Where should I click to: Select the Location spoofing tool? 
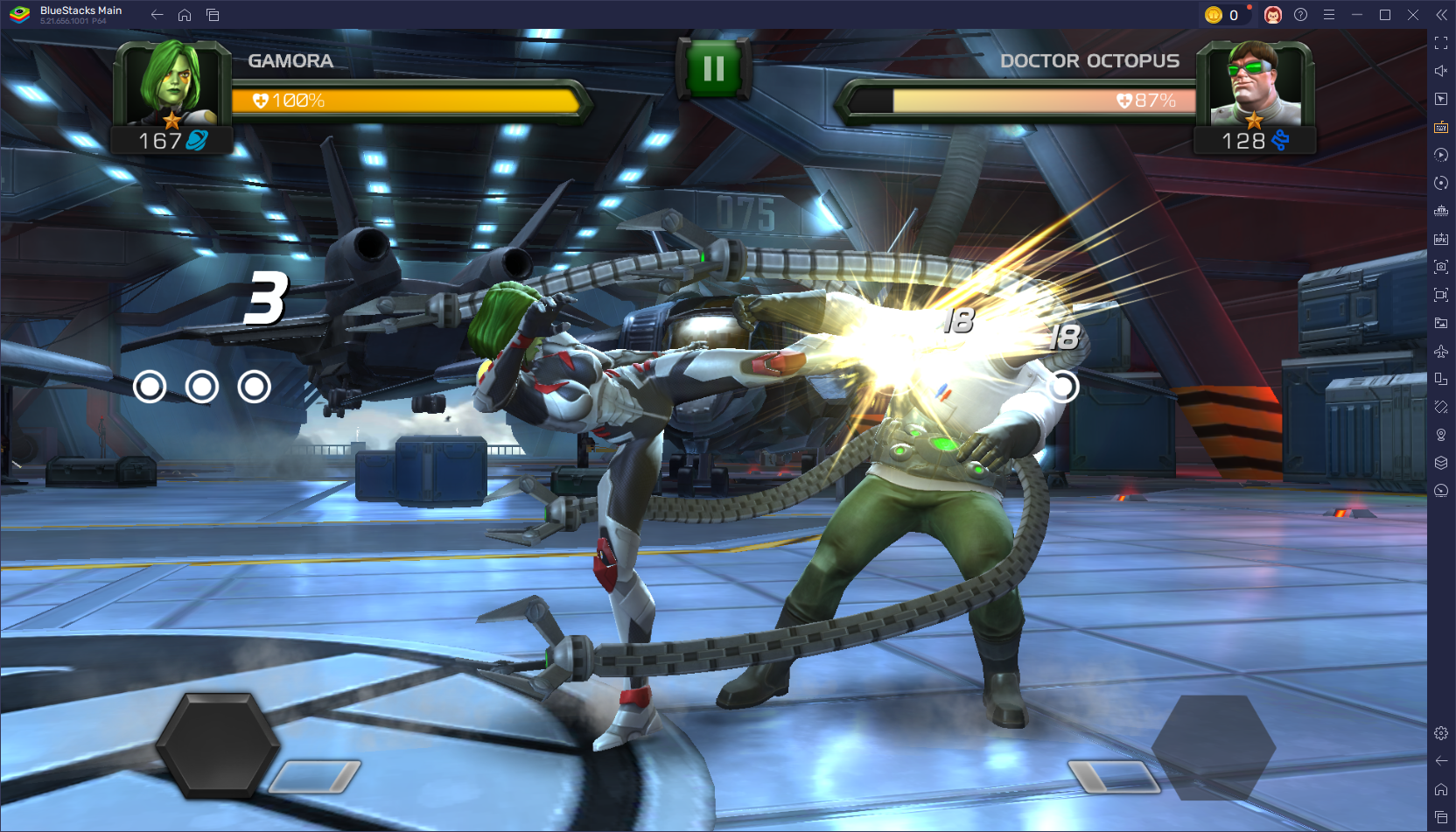coord(1441,435)
